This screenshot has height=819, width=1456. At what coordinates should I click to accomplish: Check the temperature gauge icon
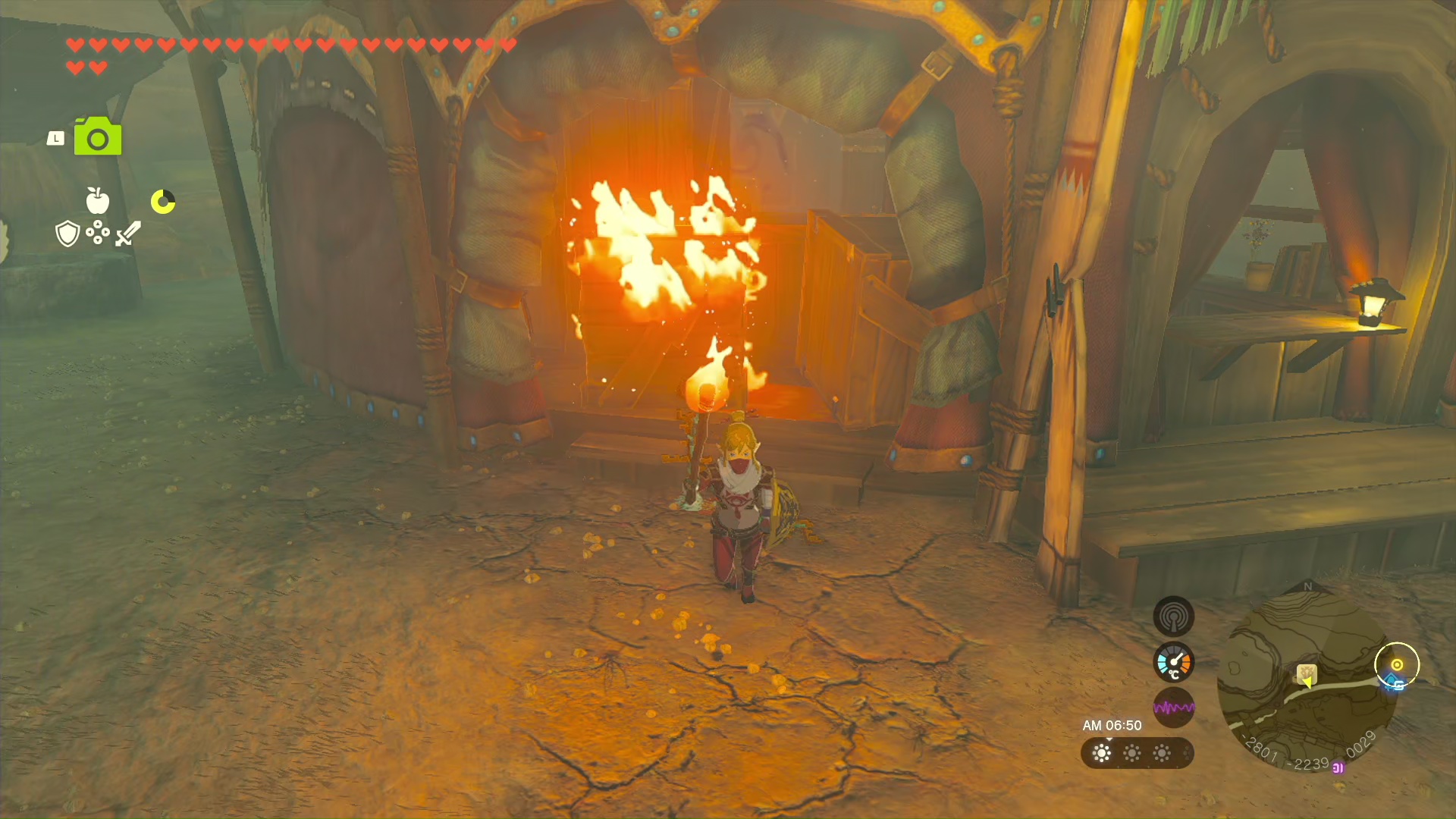pyautogui.click(x=1173, y=663)
